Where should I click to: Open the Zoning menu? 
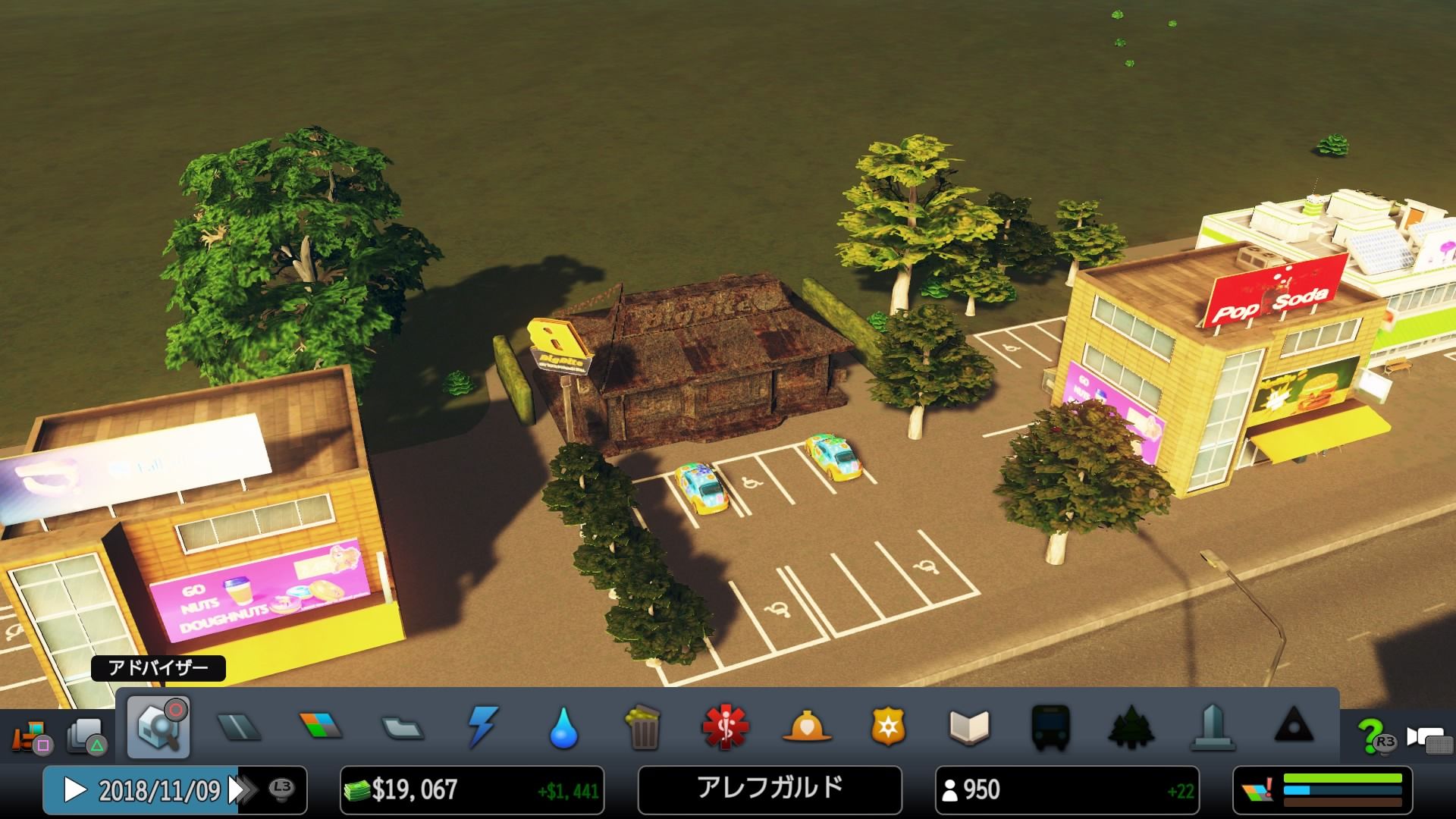tap(321, 726)
